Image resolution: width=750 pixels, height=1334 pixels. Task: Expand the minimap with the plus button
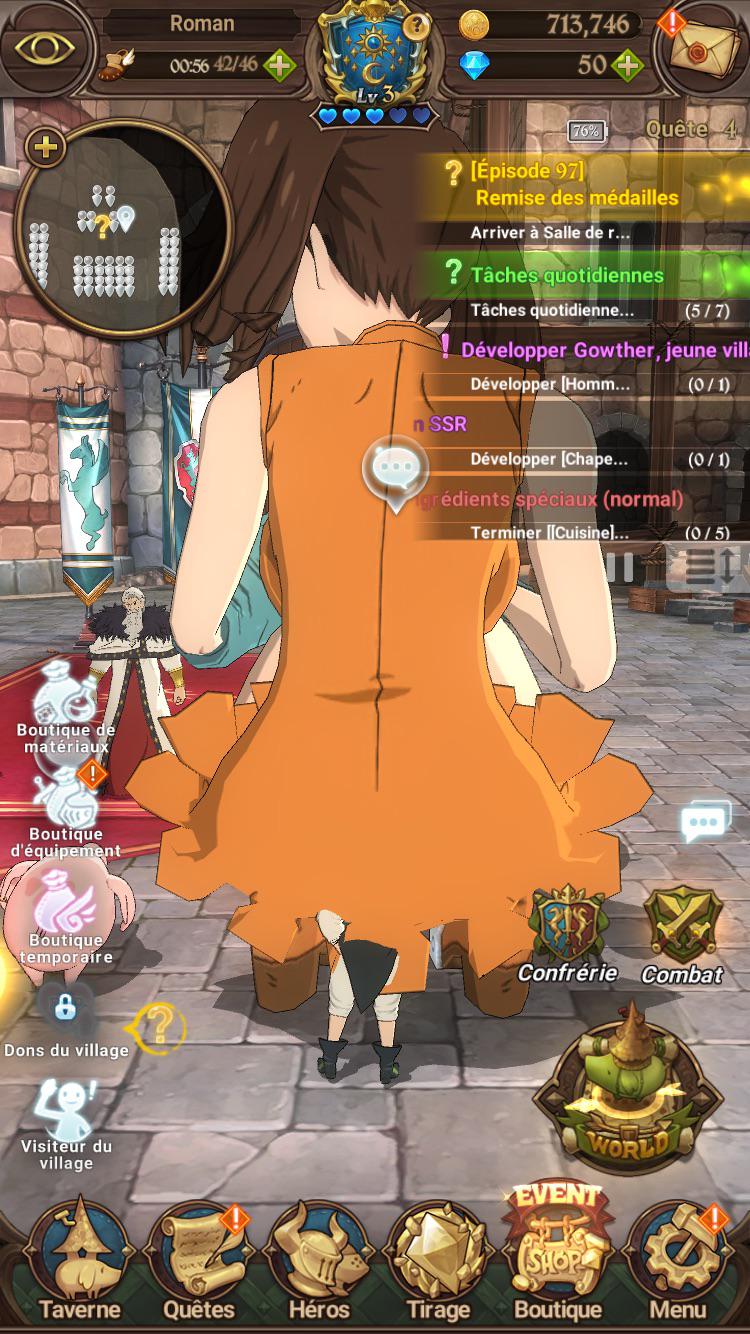coord(45,149)
